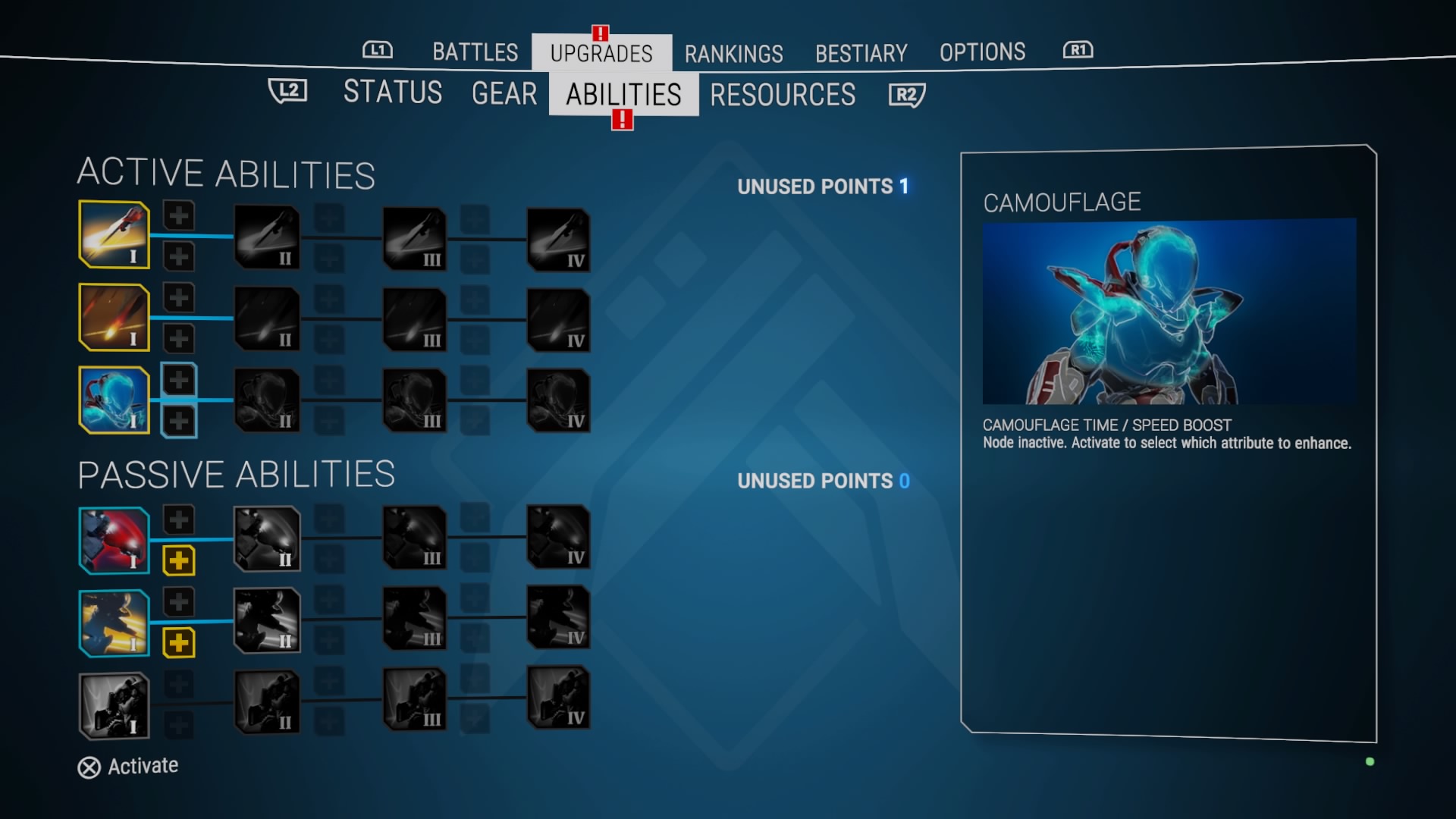Select the Camouflage level II node
This screenshot has height=819, width=1456.
coord(267,400)
